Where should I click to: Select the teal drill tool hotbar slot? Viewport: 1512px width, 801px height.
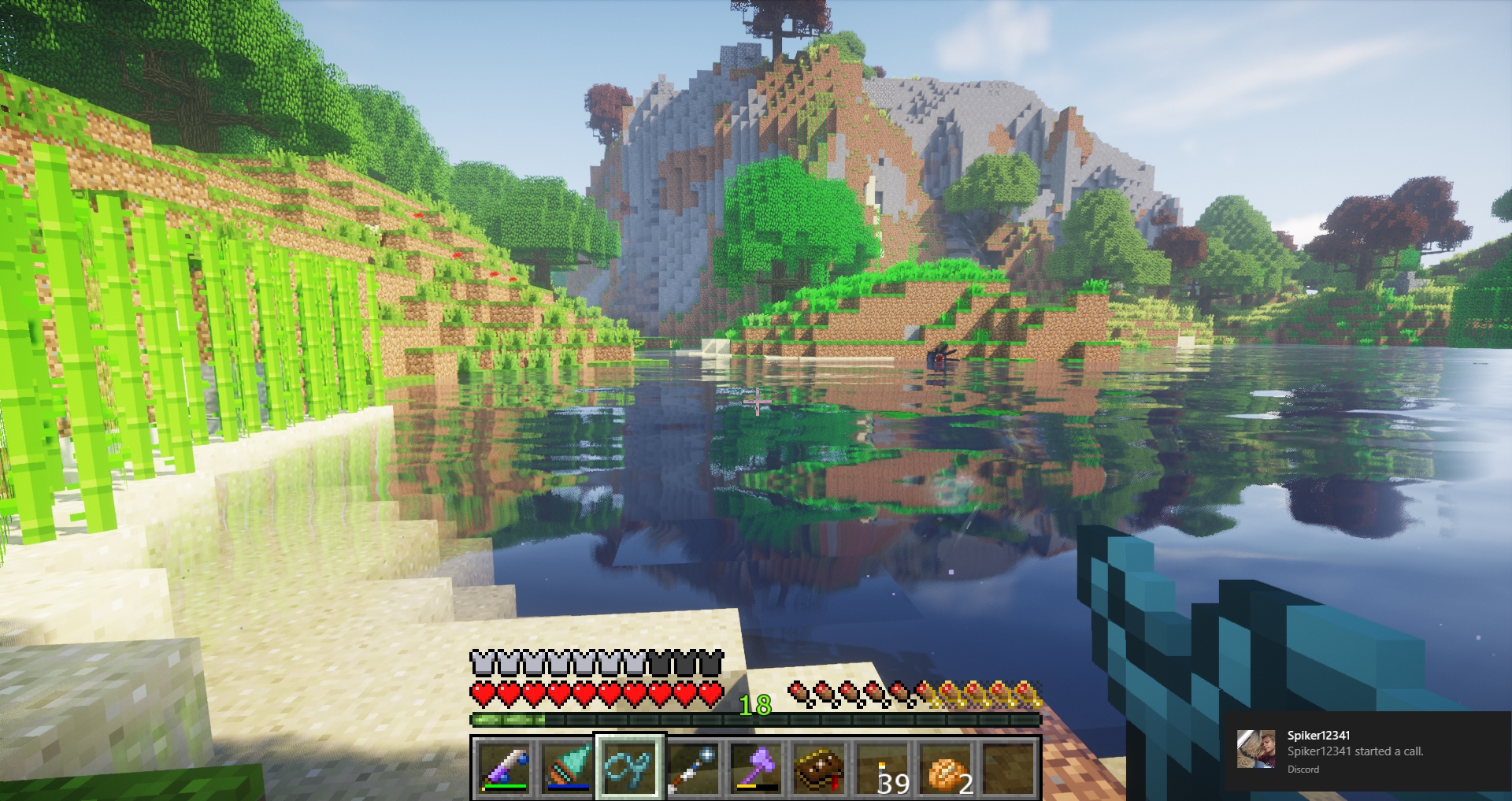pyautogui.click(x=567, y=768)
